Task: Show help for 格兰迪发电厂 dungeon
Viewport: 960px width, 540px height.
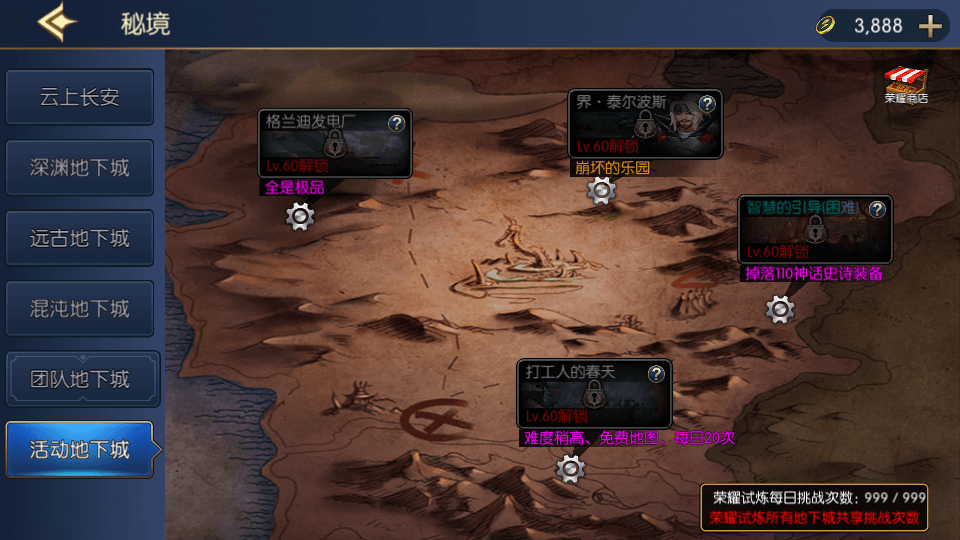Action: coord(396,123)
